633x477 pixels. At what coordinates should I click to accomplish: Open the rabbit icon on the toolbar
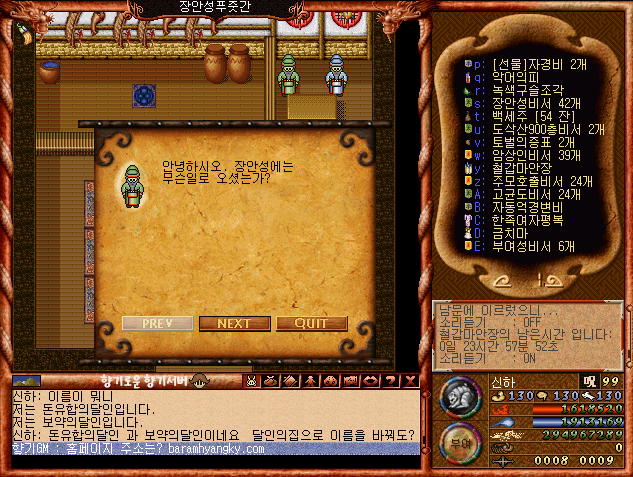[251, 380]
